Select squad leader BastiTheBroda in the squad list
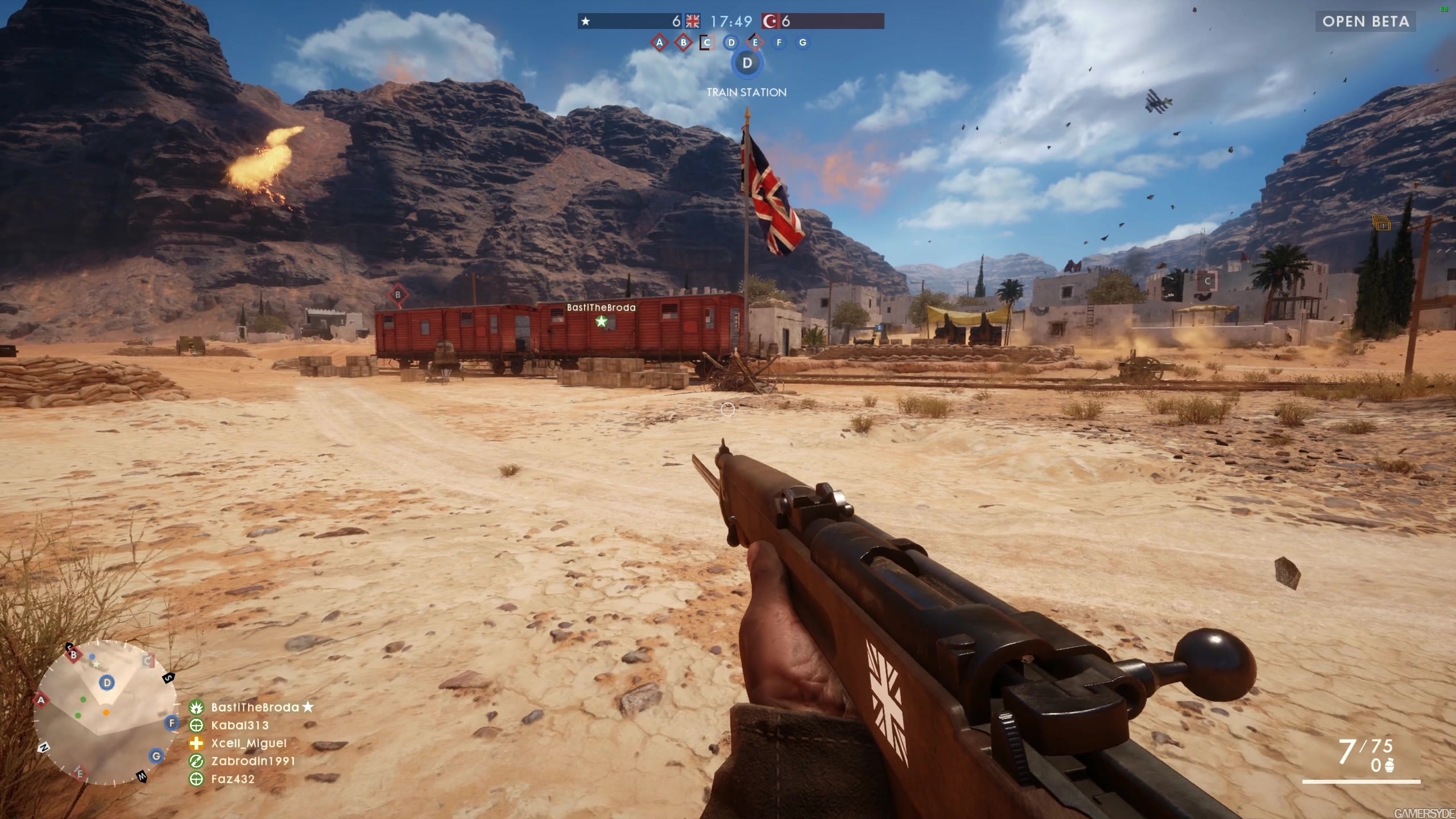 click(x=255, y=707)
